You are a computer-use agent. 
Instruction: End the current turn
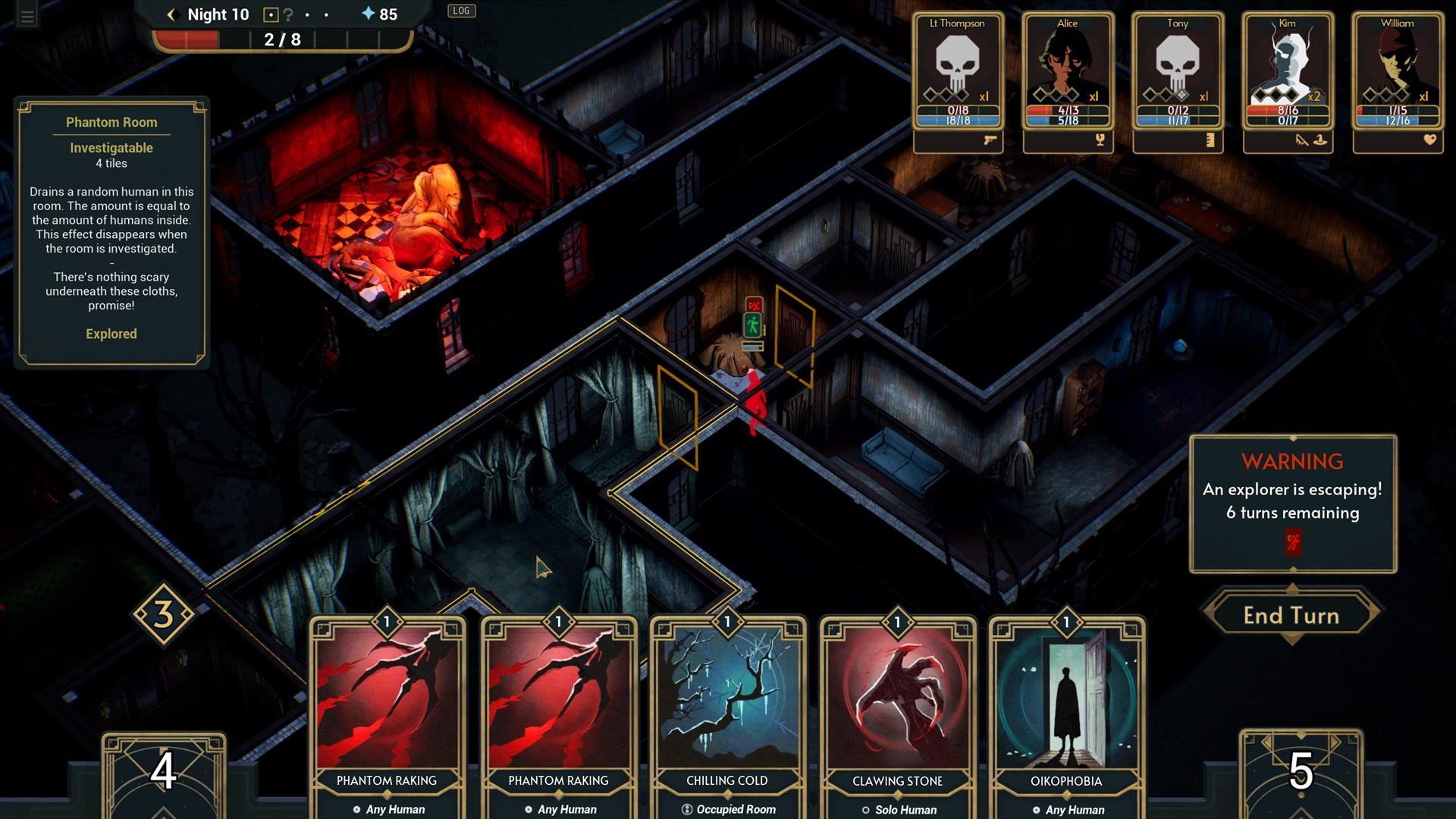[1291, 615]
